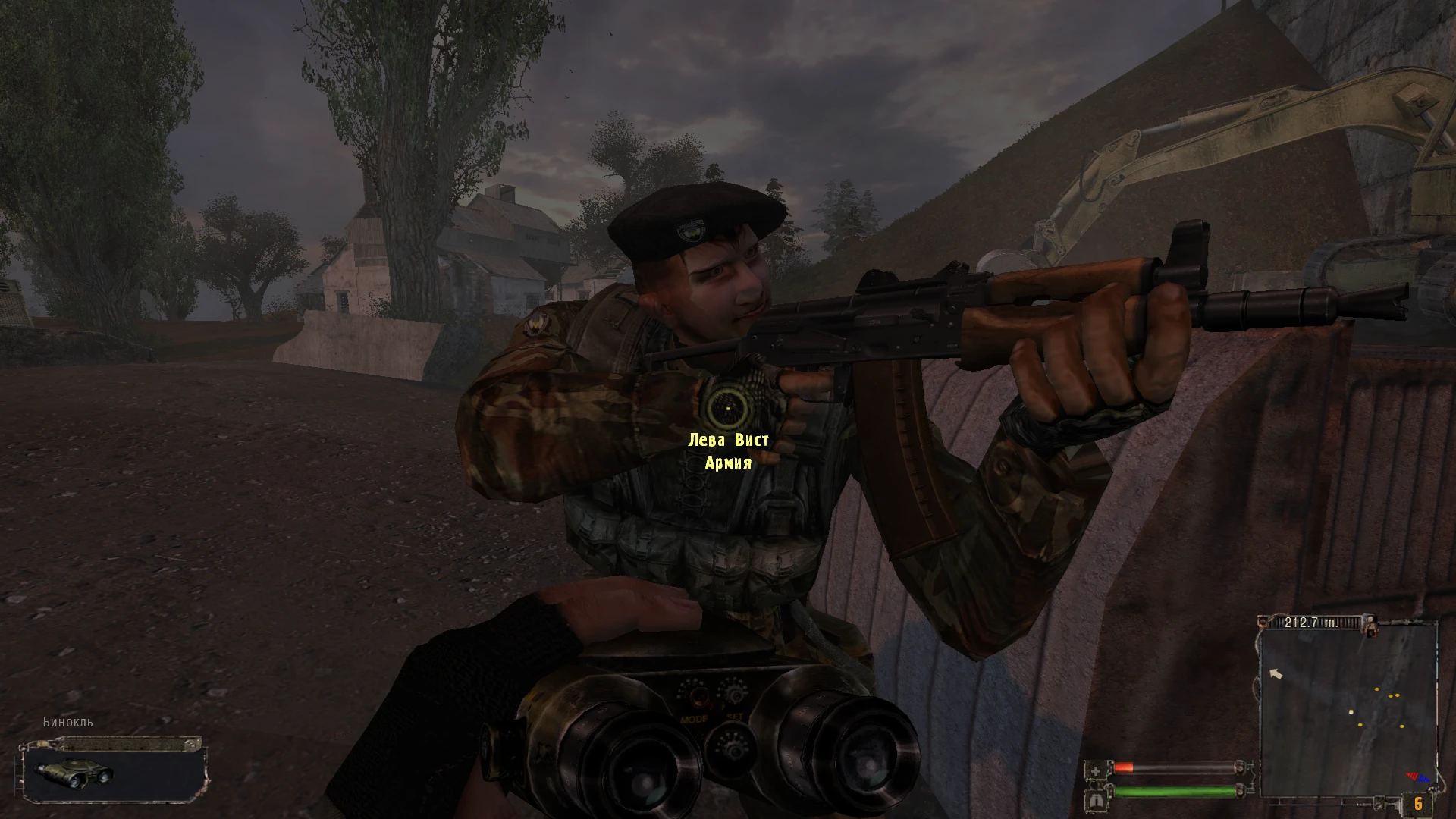The width and height of the screenshot is (1456, 819).
Task: Click the medkit plus icon near the health bar
Action: [x=1097, y=770]
